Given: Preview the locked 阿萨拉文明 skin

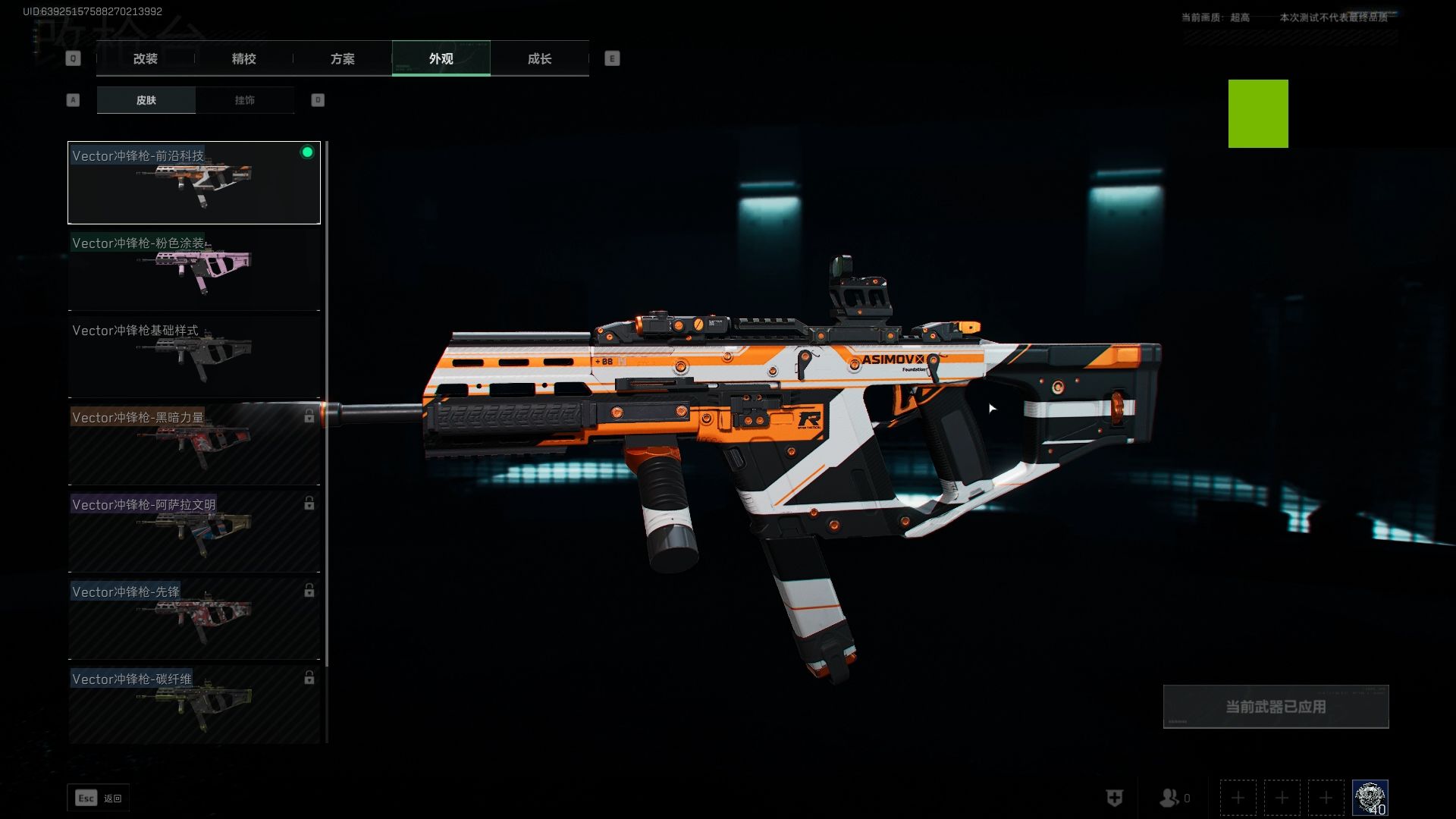Looking at the screenshot, I should pos(194,532).
